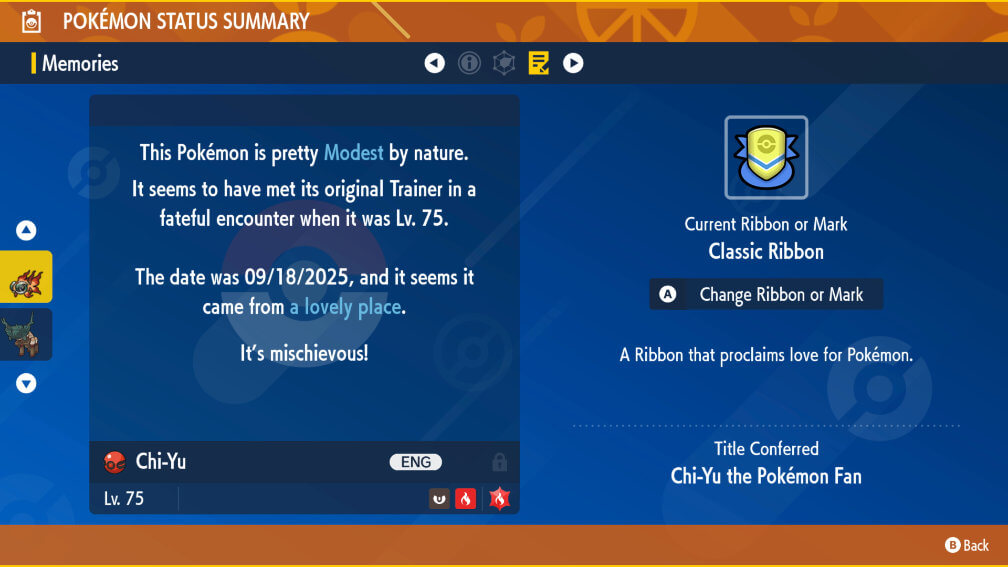Go to the previous summary page arrow

tap(434, 64)
